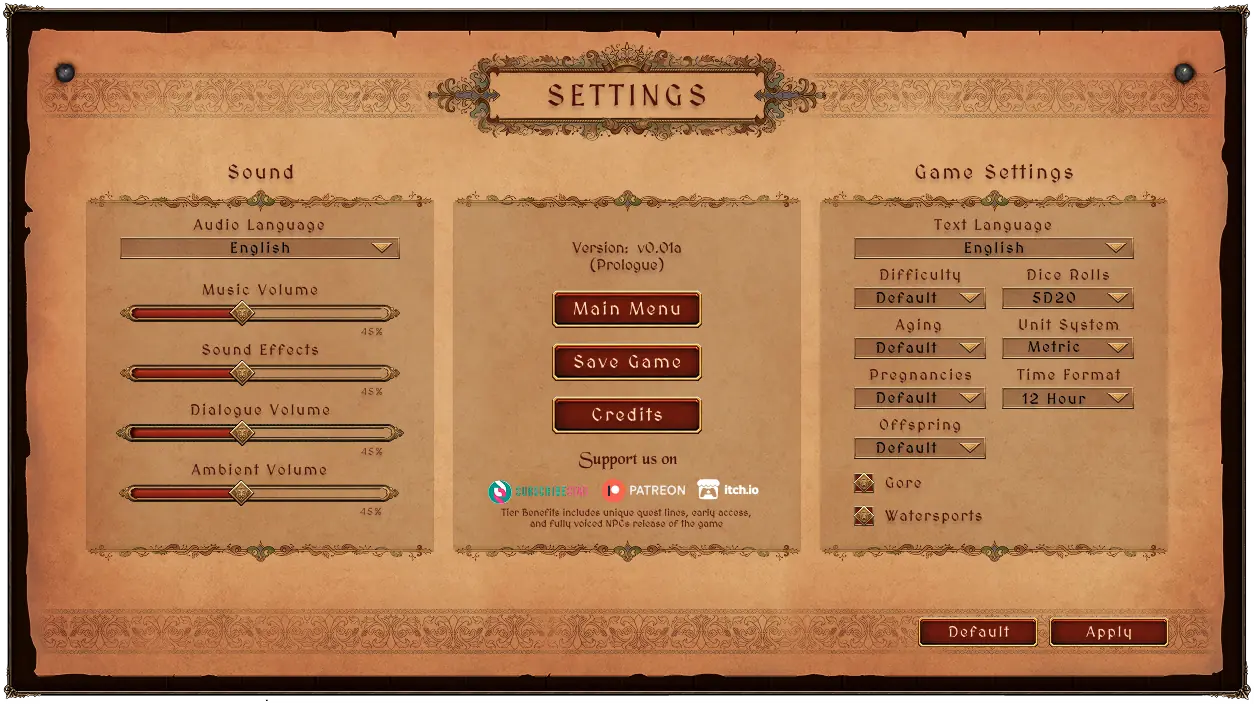This screenshot has width=1254, height=704.
Task: Click the Music Volume slider handle
Action: tap(241, 313)
